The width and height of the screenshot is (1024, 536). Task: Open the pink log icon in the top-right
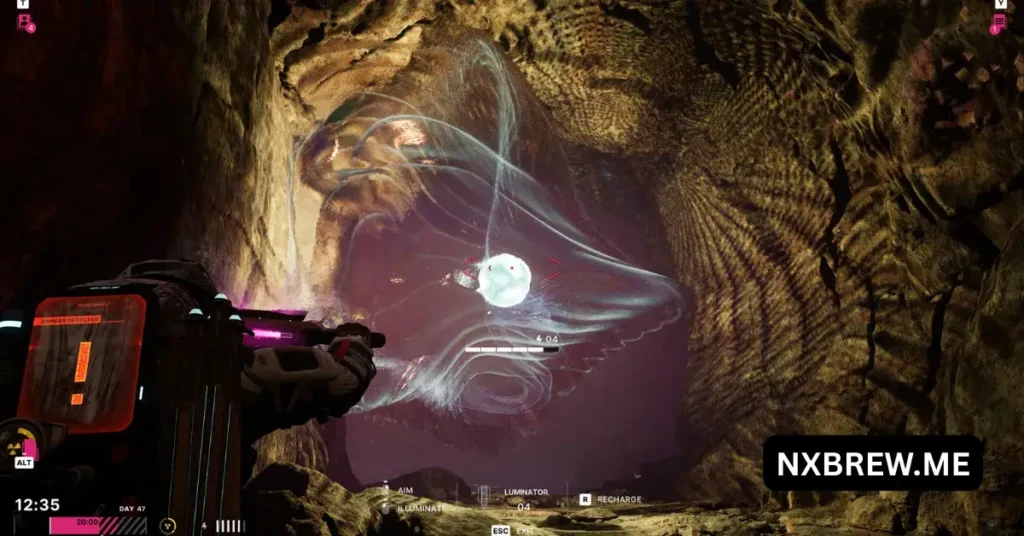(998, 23)
